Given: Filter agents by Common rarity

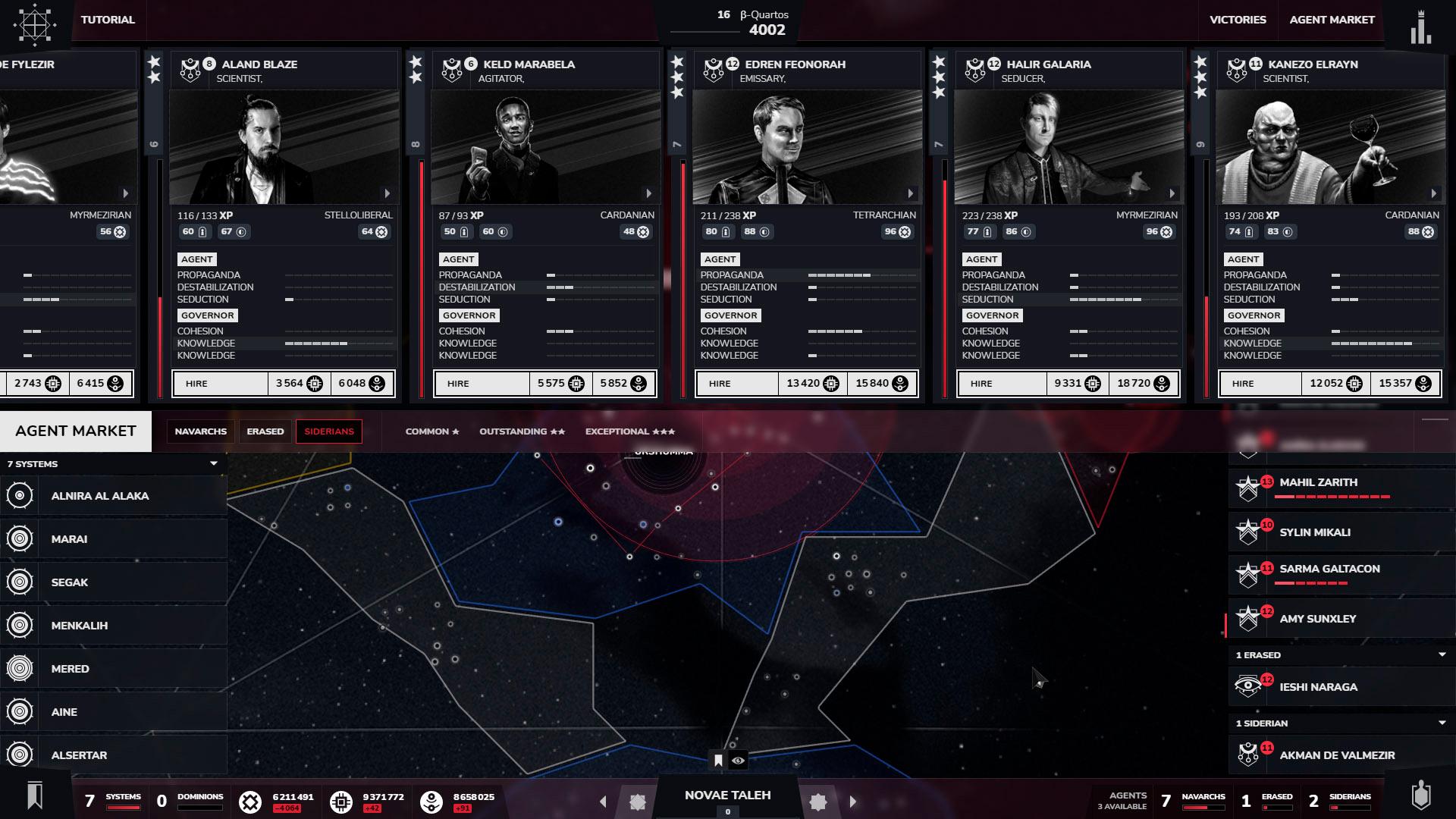Looking at the screenshot, I should tap(432, 431).
